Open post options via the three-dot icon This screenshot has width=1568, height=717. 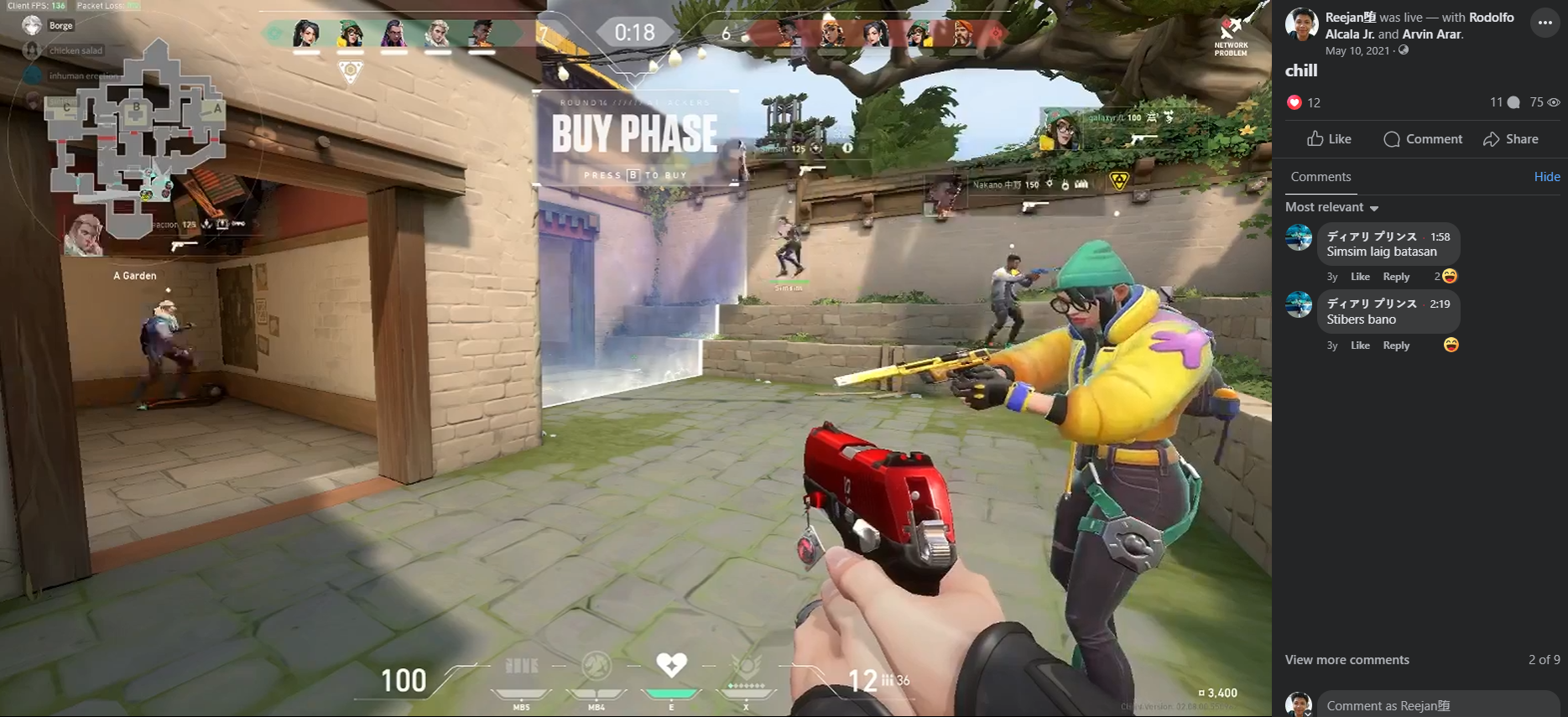pyautogui.click(x=1545, y=22)
